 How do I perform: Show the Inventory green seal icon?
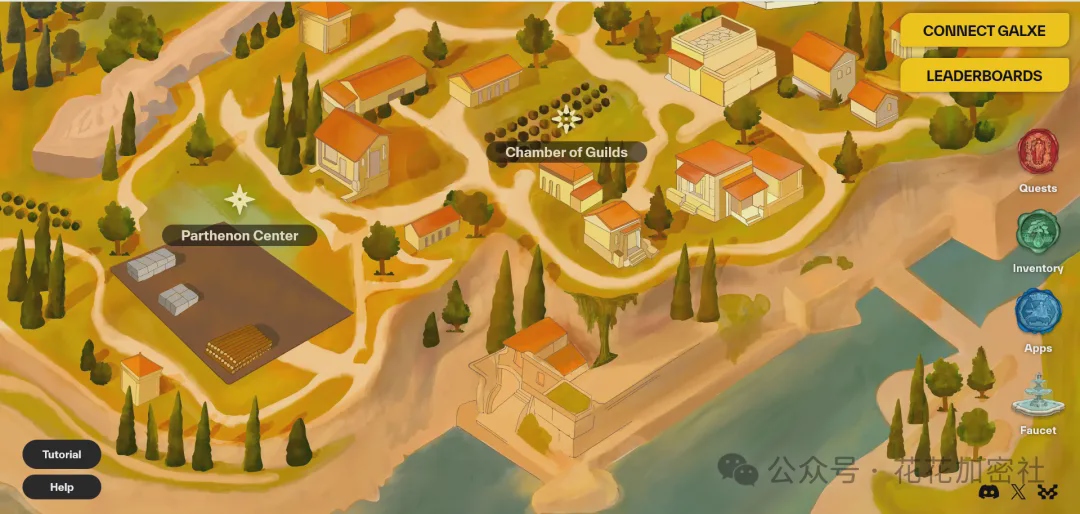point(1038,232)
